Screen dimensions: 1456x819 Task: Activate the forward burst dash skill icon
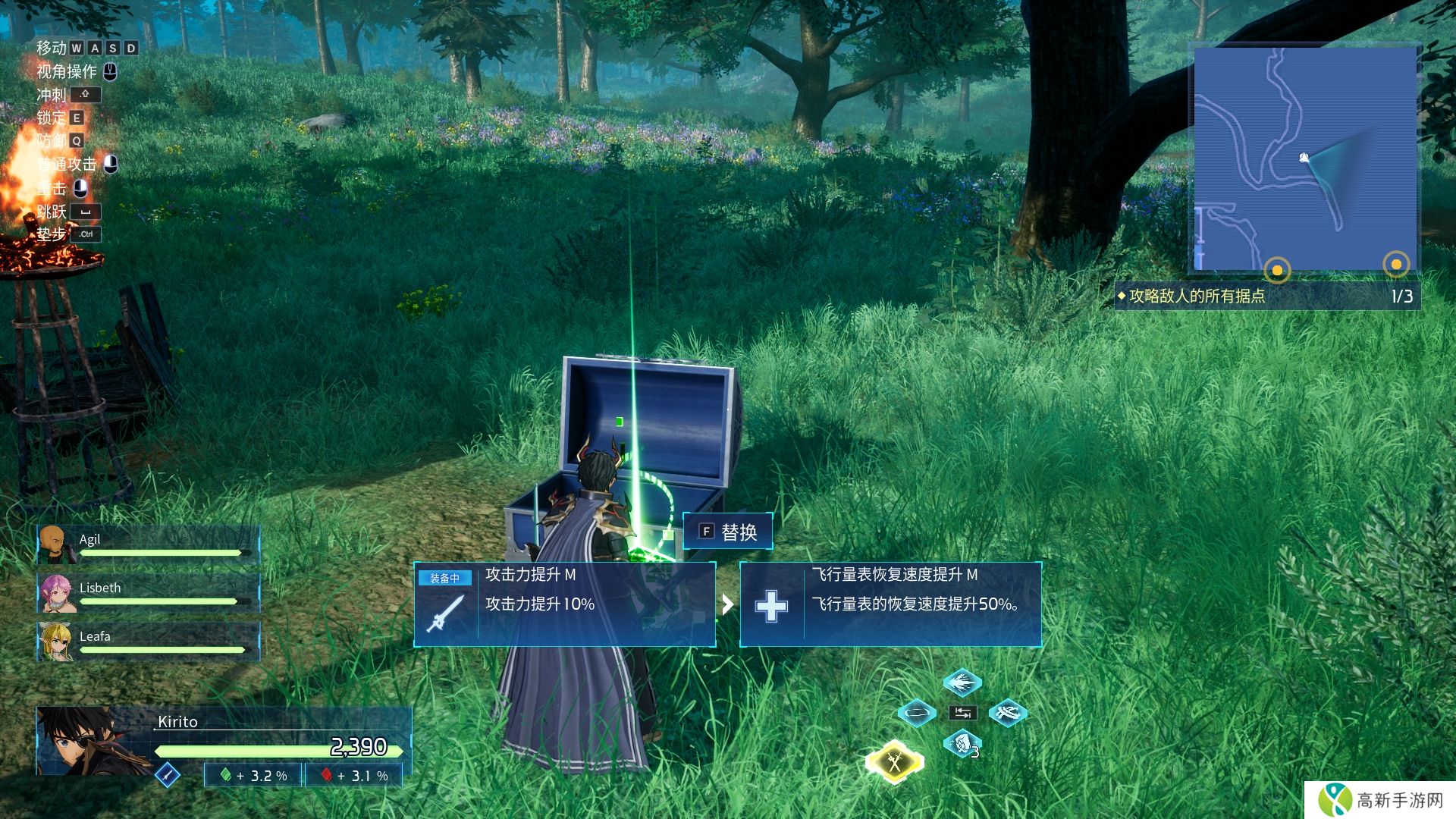pyautogui.click(x=962, y=682)
